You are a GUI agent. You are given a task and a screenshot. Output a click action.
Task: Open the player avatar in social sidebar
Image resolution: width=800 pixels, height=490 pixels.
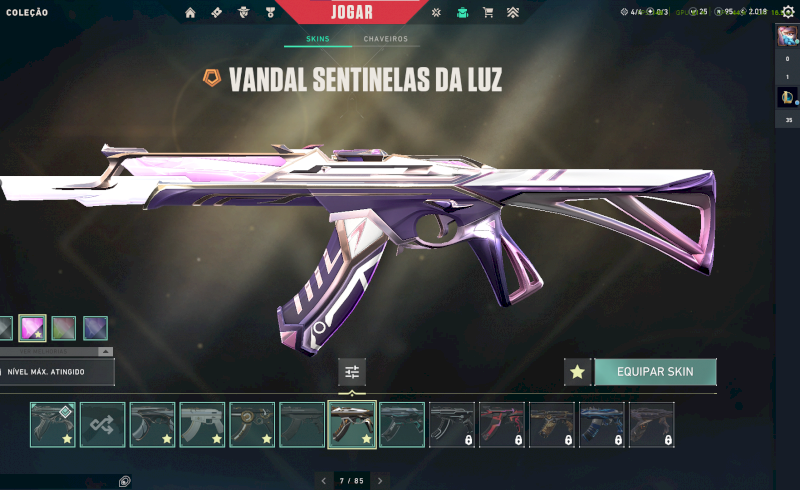tap(787, 37)
